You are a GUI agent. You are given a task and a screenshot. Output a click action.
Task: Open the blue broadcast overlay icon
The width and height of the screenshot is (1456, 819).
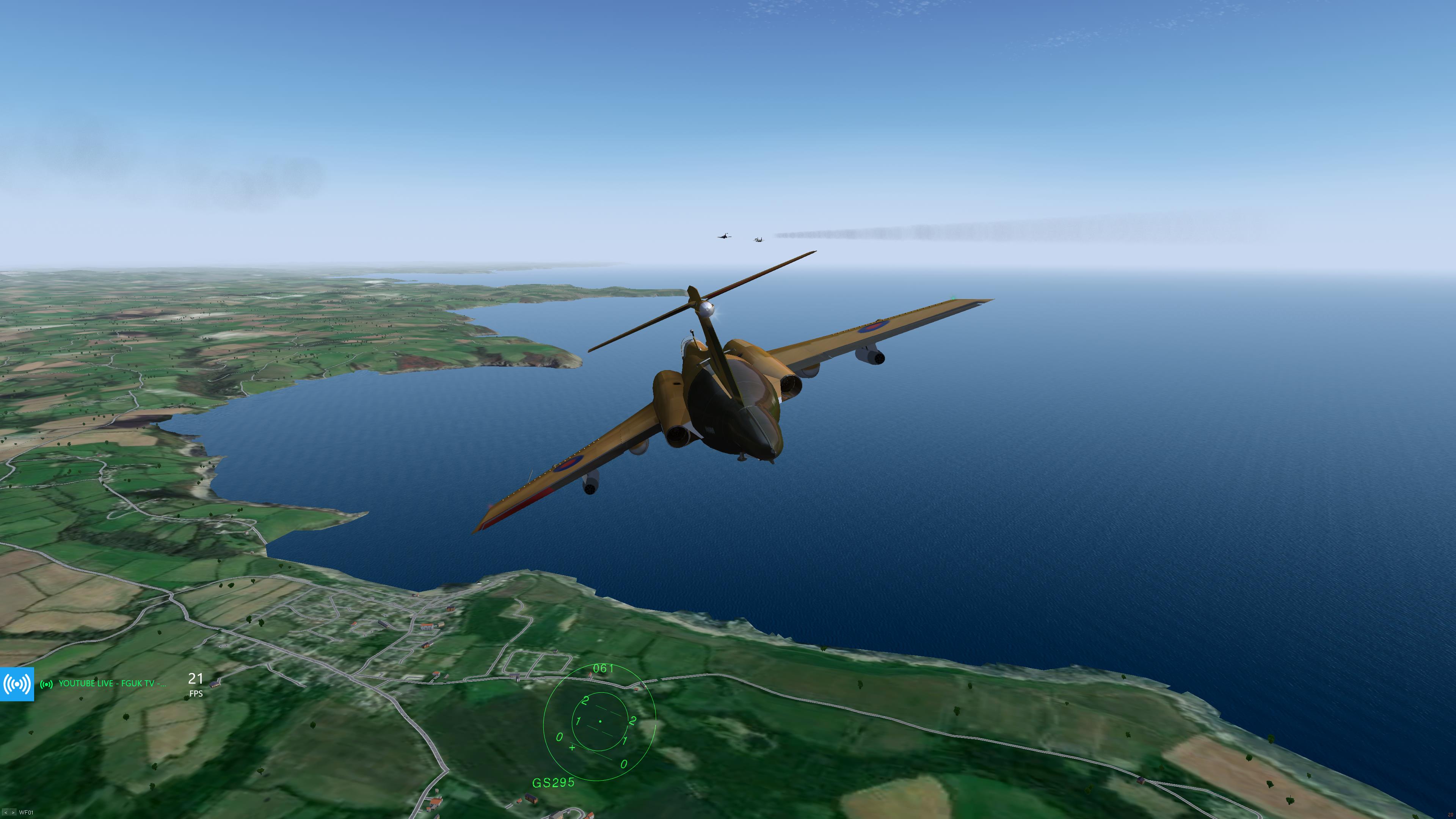tap(17, 684)
